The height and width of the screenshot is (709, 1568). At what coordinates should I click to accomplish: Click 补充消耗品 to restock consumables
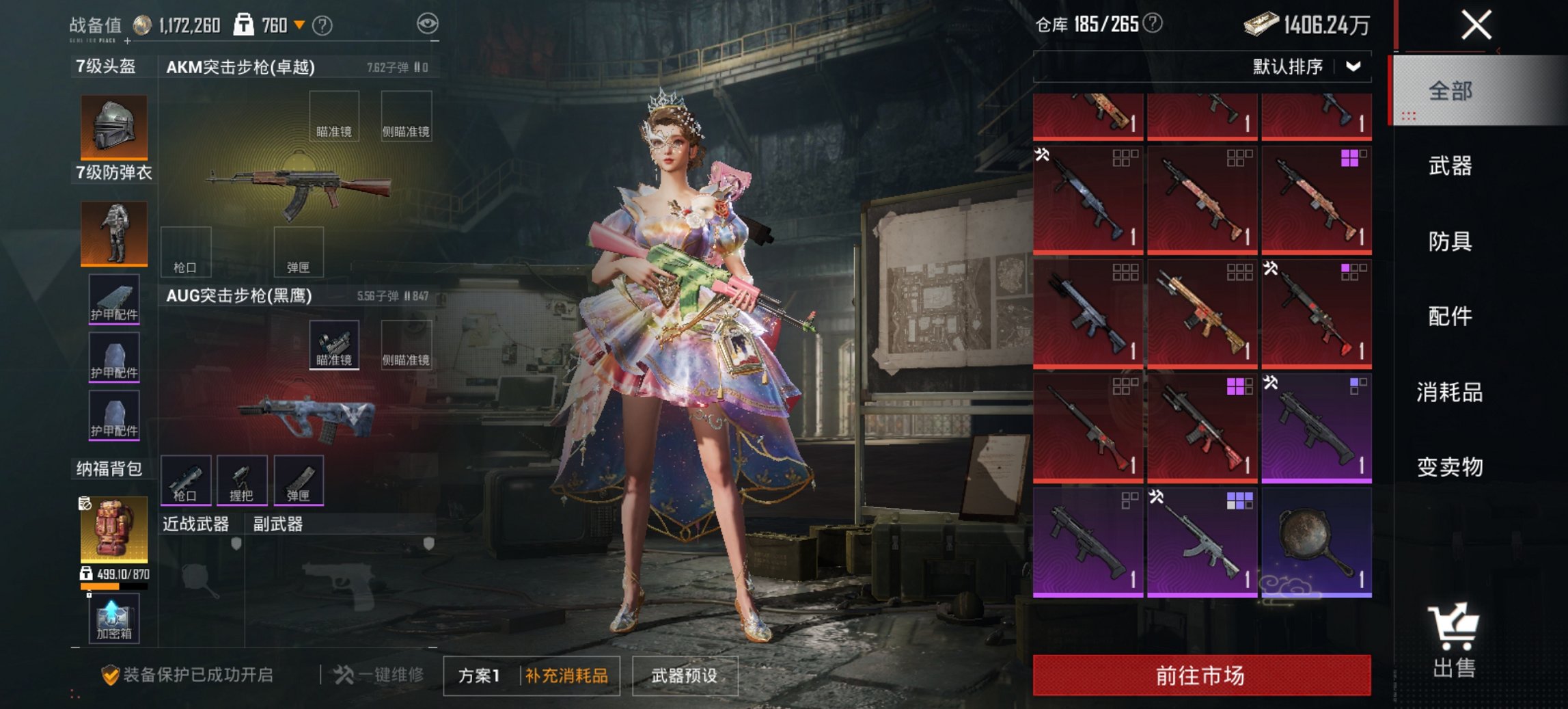566,676
